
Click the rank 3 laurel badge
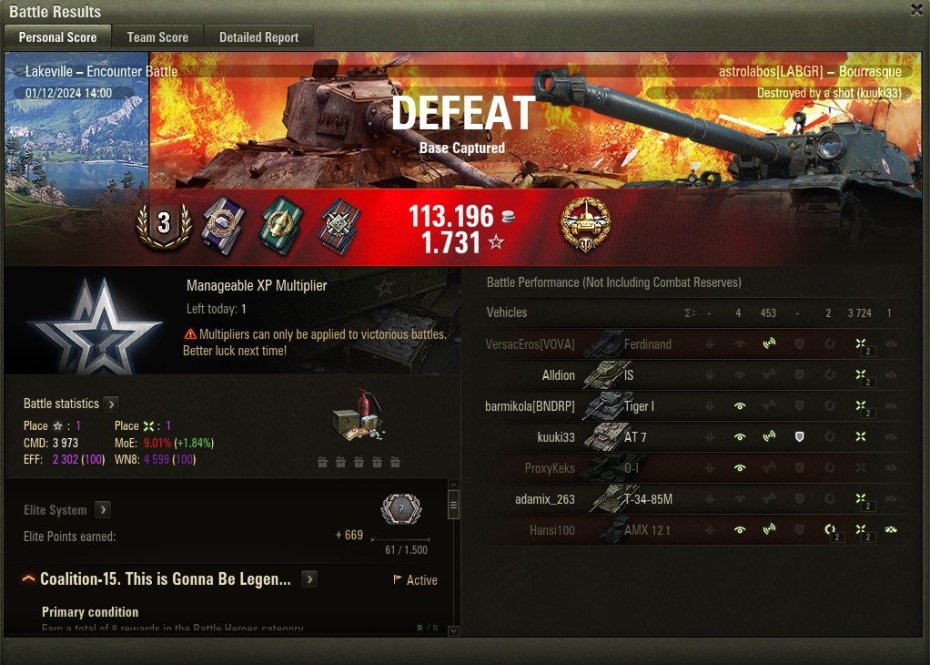pos(163,224)
